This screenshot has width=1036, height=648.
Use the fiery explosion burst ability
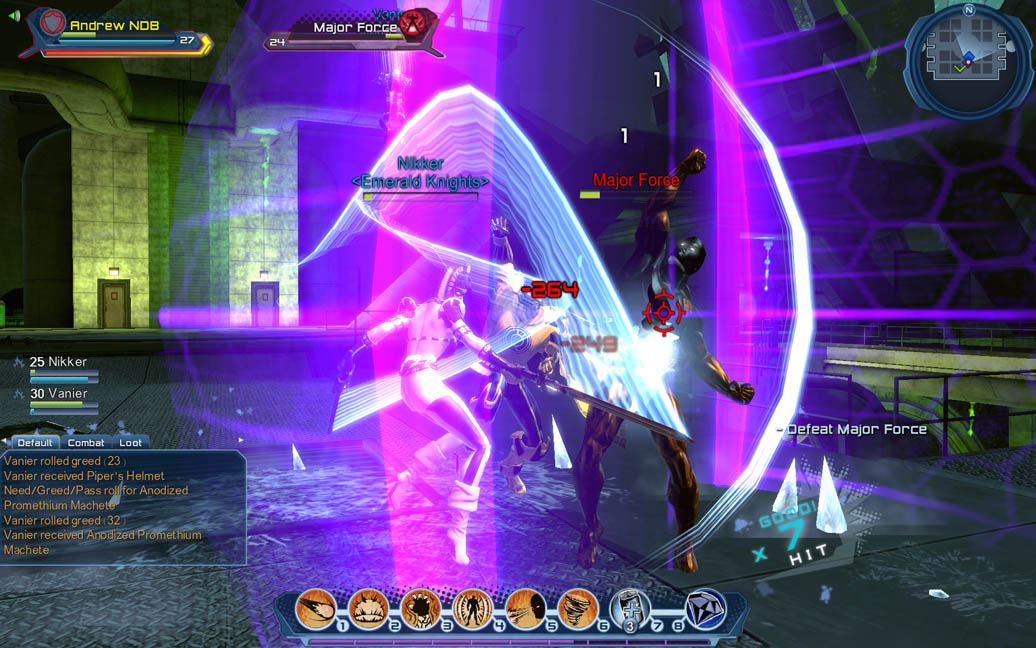pos(368,608)
